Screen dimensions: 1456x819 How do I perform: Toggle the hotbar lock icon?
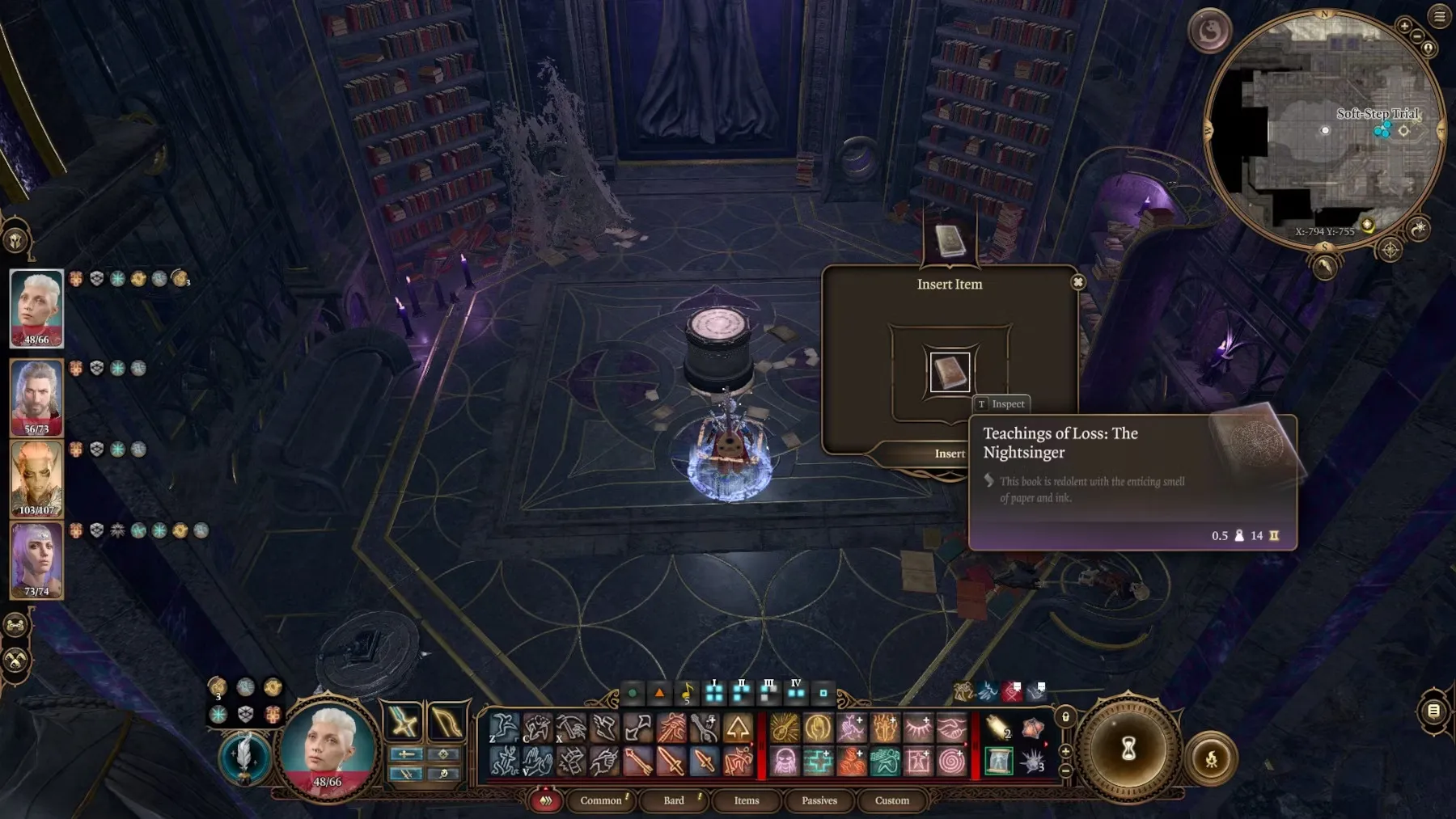pyautogui.click(x=1065, y=717)
